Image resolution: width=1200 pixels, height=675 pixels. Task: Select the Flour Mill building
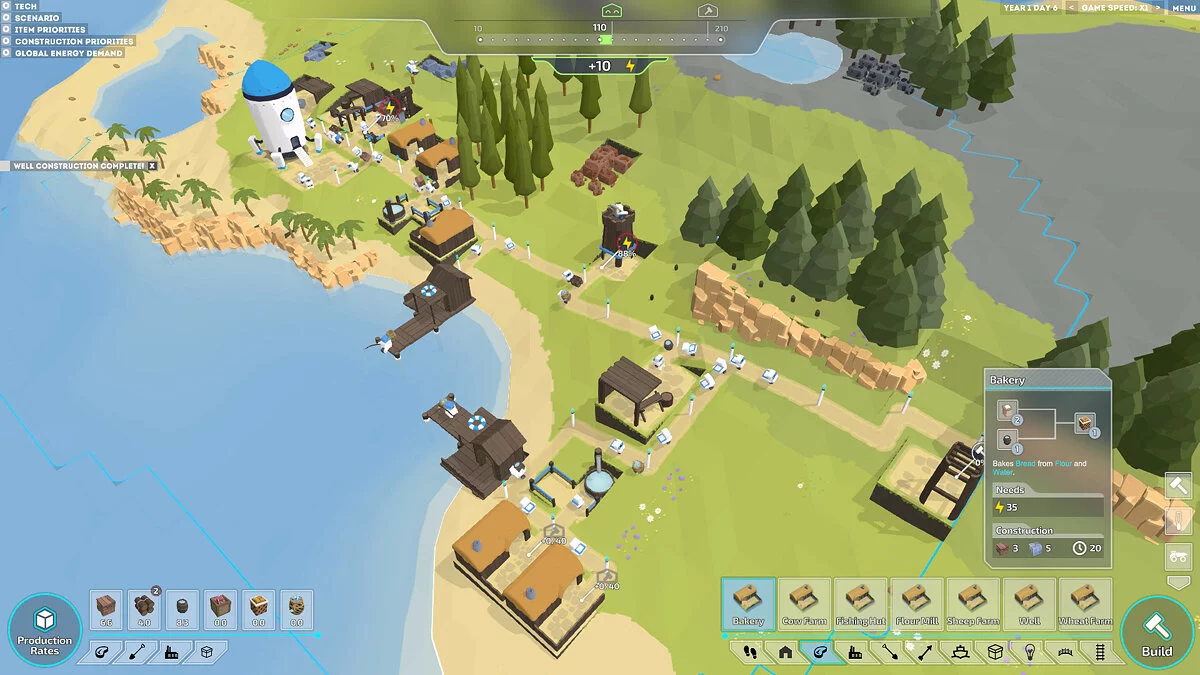(916, 604)
